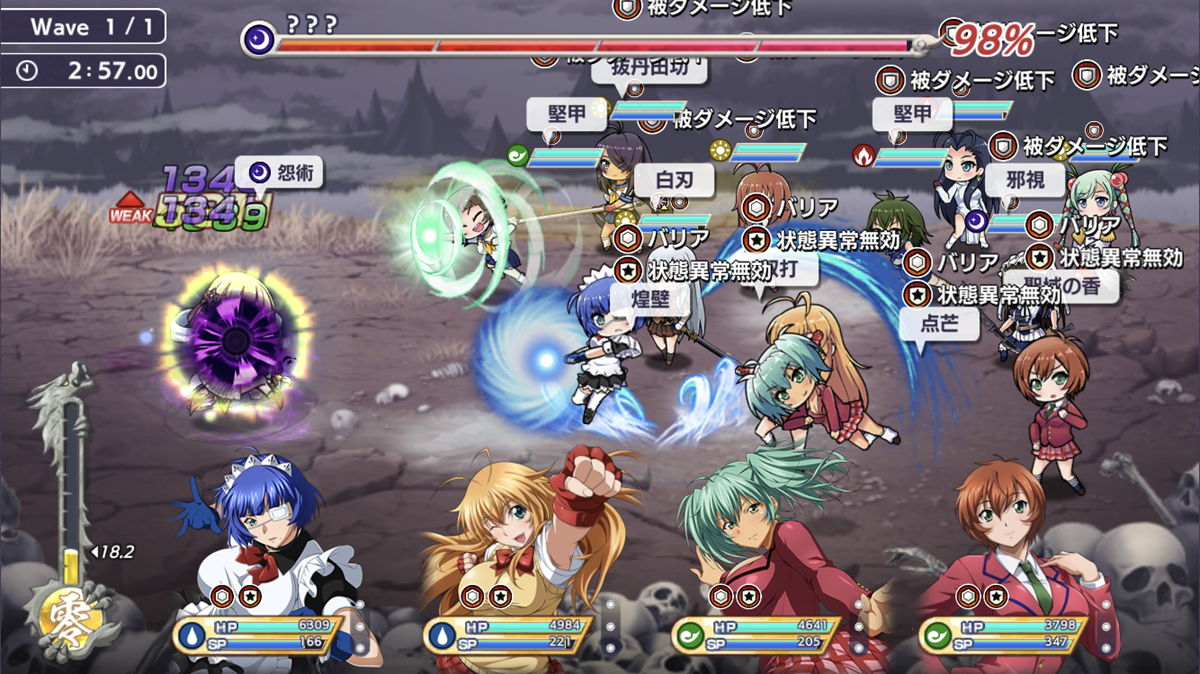Trigger the 零 dragon gauge emblem

70,611
